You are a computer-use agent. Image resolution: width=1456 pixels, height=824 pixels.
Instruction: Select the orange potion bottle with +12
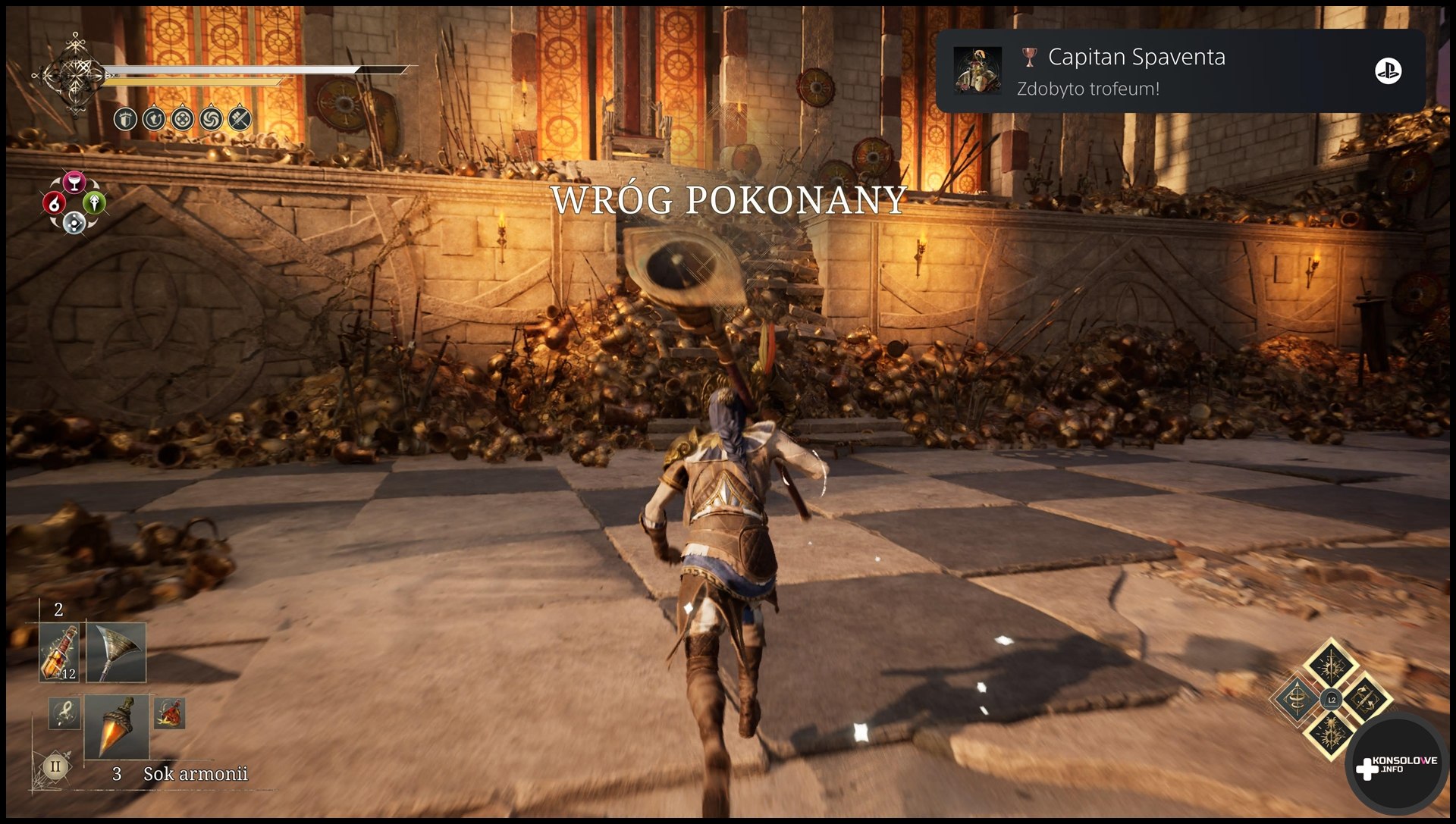(x=59, y=653)
